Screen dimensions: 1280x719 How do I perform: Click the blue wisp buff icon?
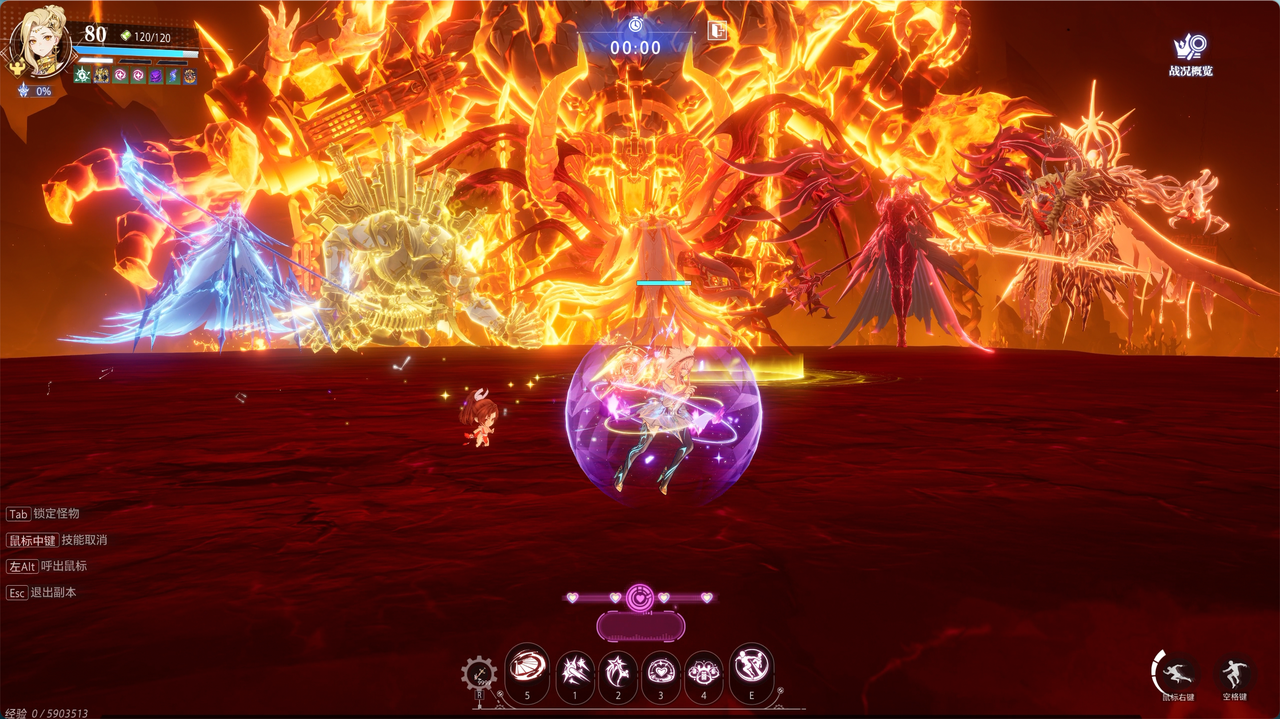pos(173,76)
